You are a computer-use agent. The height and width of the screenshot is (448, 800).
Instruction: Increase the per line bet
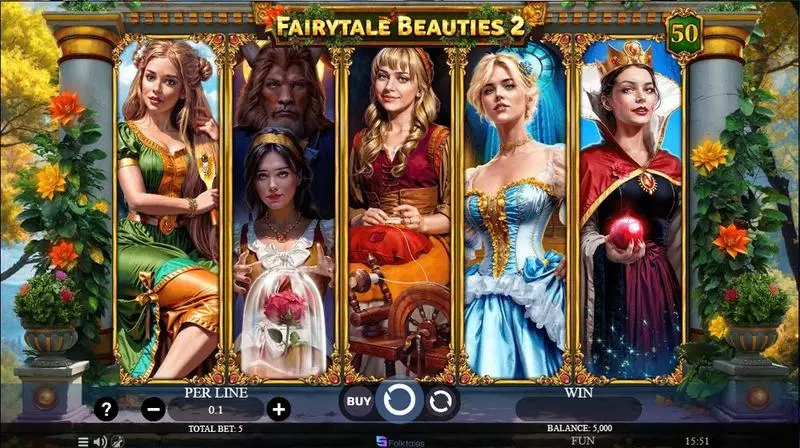(x=279, y=408)
